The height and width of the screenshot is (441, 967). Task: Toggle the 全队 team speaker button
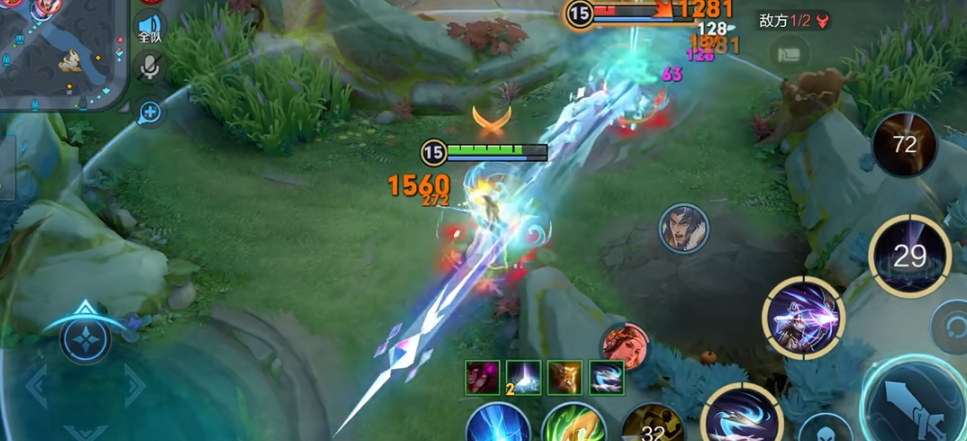point(150,27)
